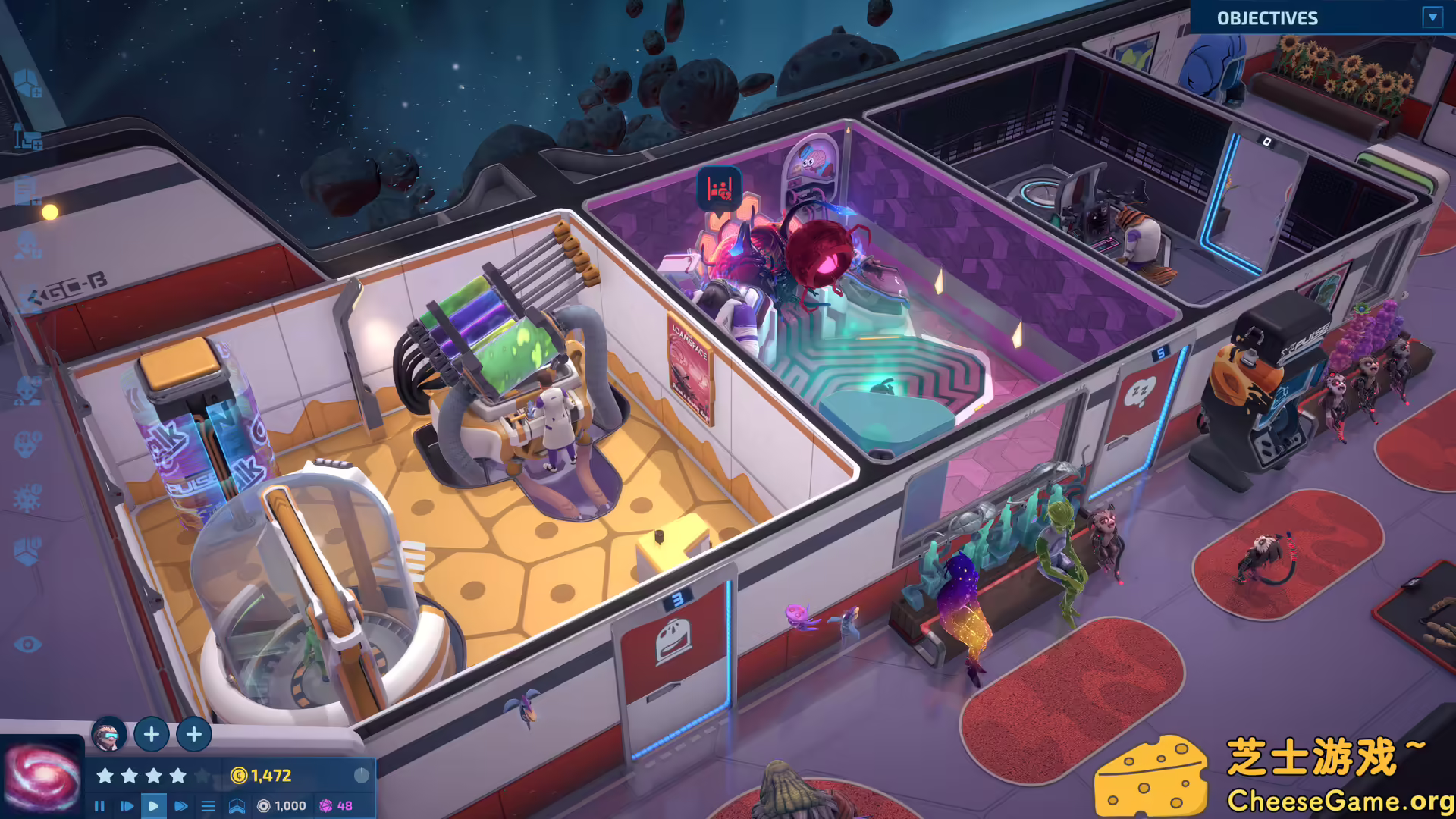
Task: Switch to fast-forward speed
Action: 180,806
